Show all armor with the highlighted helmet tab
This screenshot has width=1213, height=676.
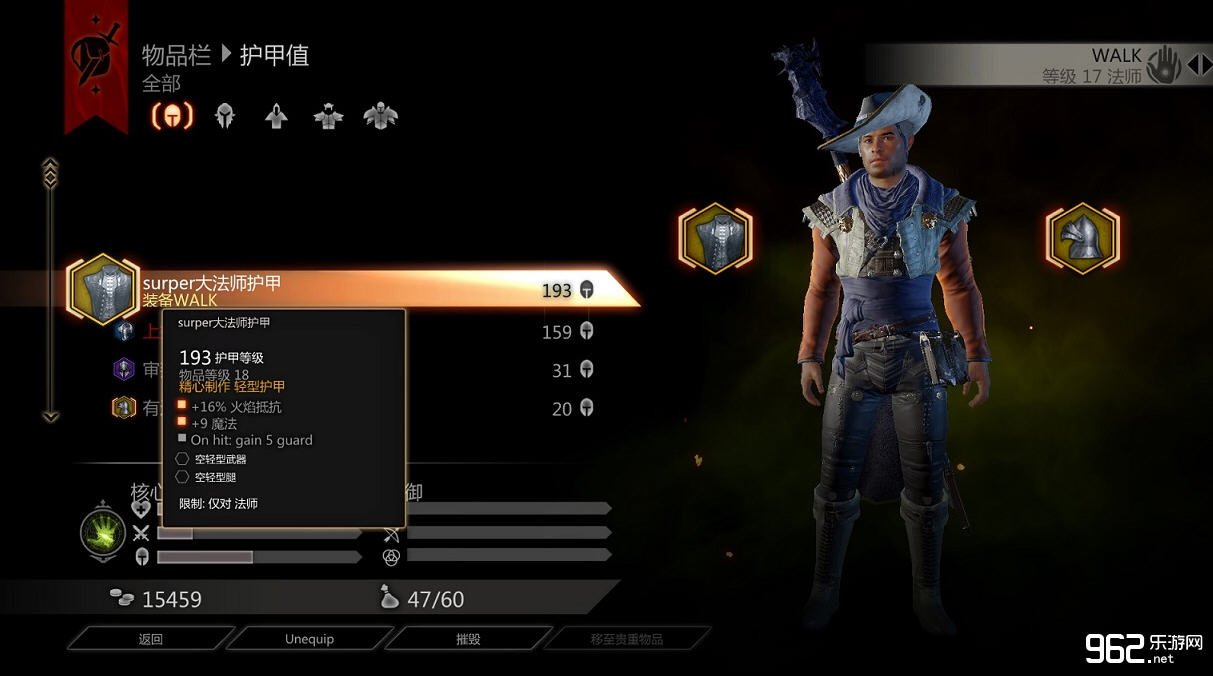tap(172, 116)
